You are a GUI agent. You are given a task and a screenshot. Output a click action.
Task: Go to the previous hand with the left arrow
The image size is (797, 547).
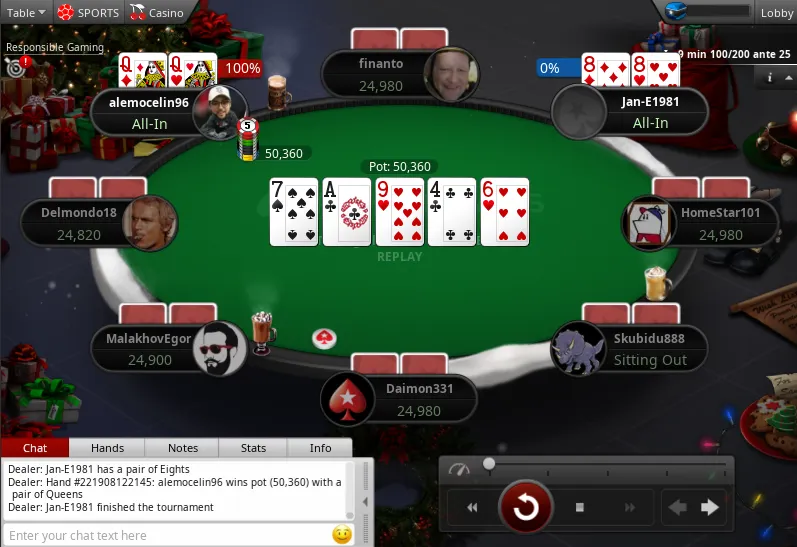click(678, 508)
